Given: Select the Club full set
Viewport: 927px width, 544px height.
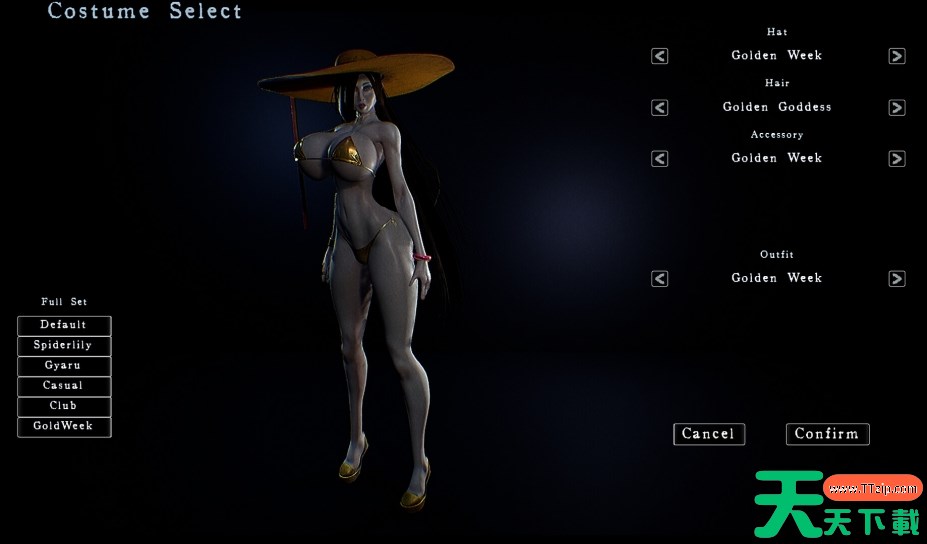Looking at the screenshot, I should (64, 406).
